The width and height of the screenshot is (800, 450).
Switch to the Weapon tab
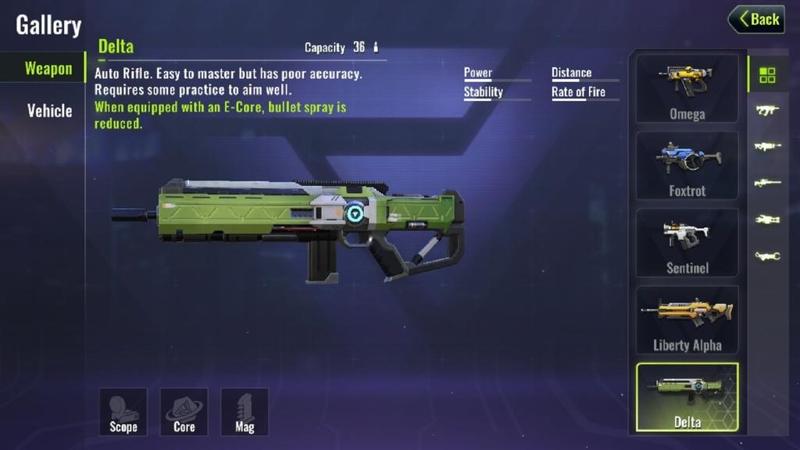tap(48, 69)
